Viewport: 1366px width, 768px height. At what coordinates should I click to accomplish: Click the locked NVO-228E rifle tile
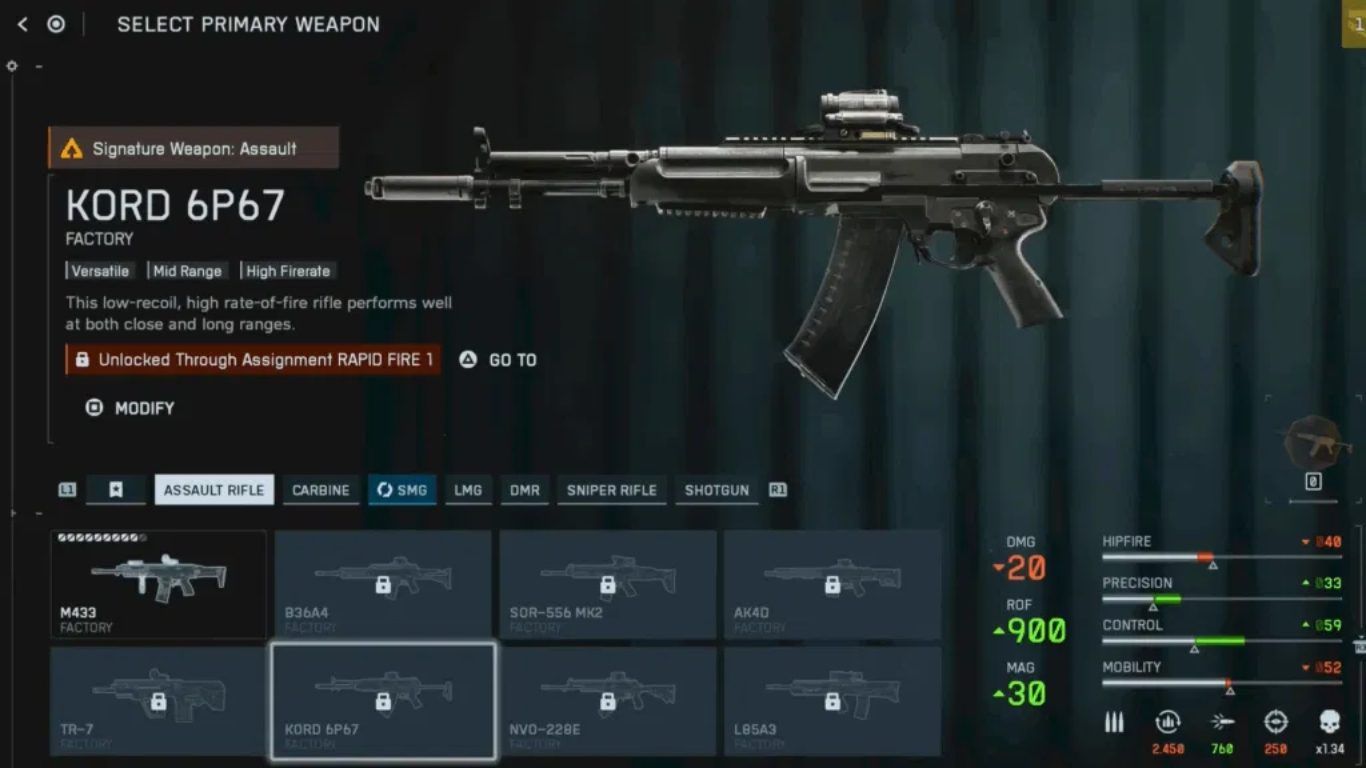click(607, 701)
